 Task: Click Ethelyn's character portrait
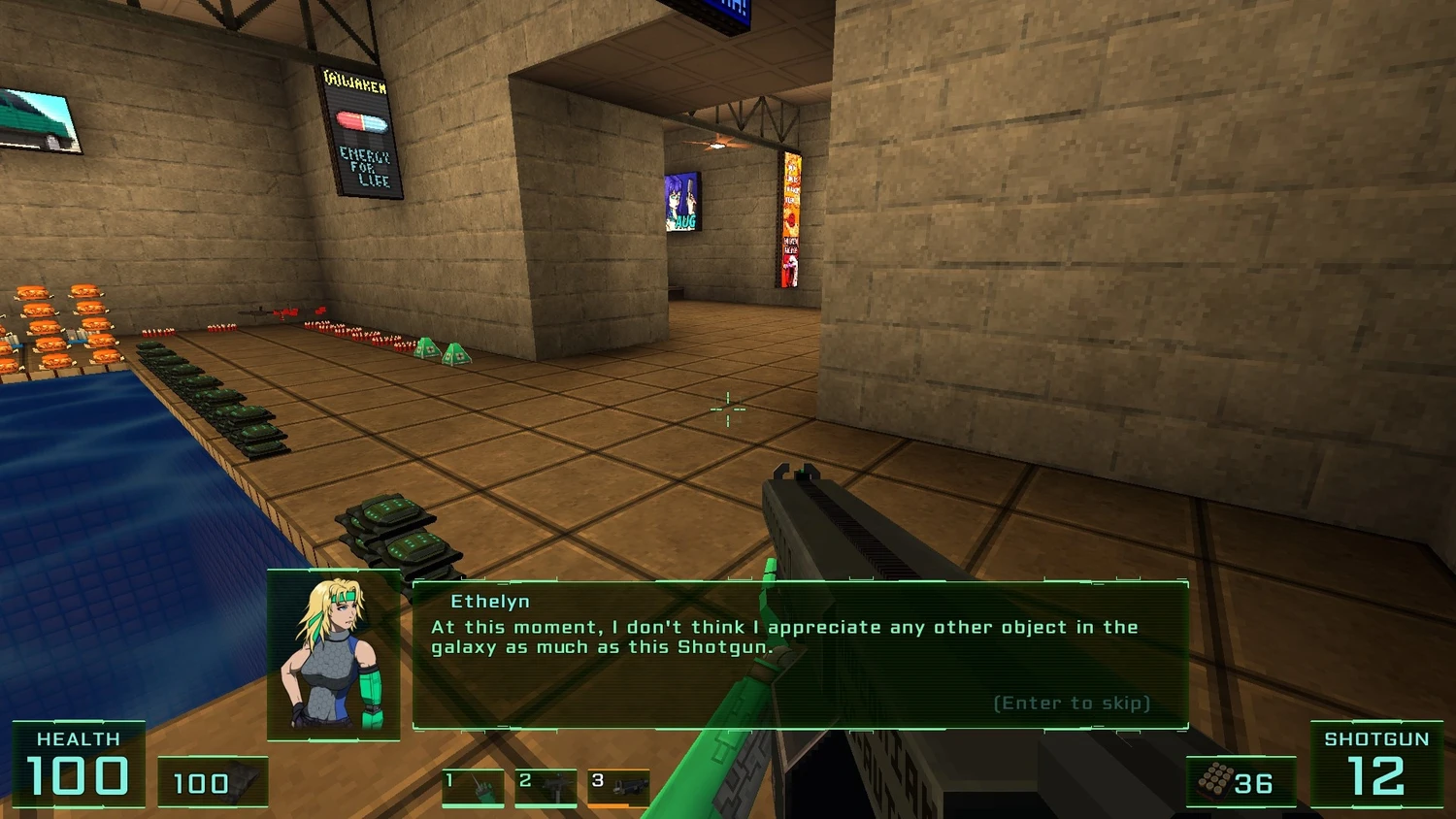(333, 655)
